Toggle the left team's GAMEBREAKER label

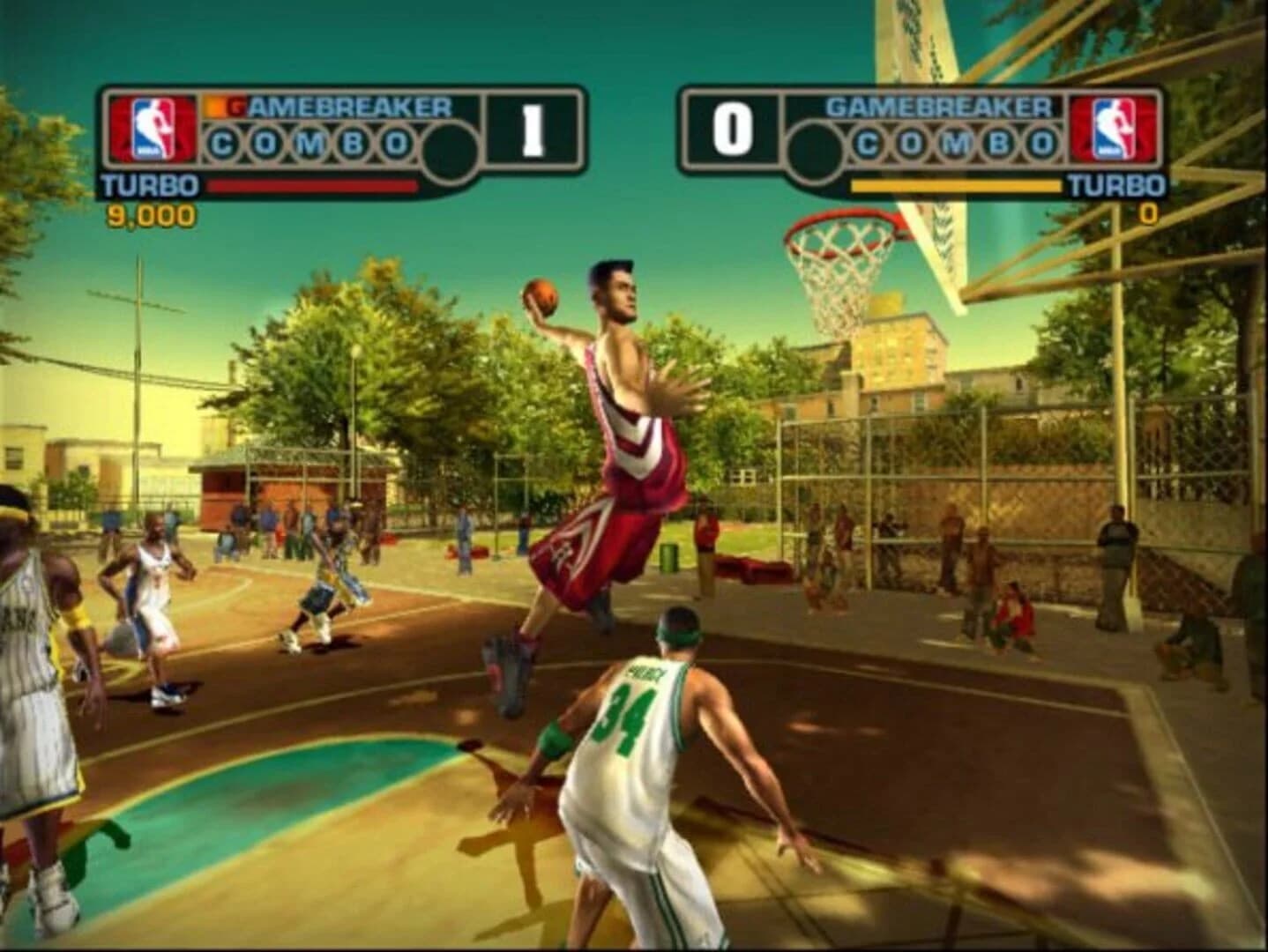(x=347, y=105)
